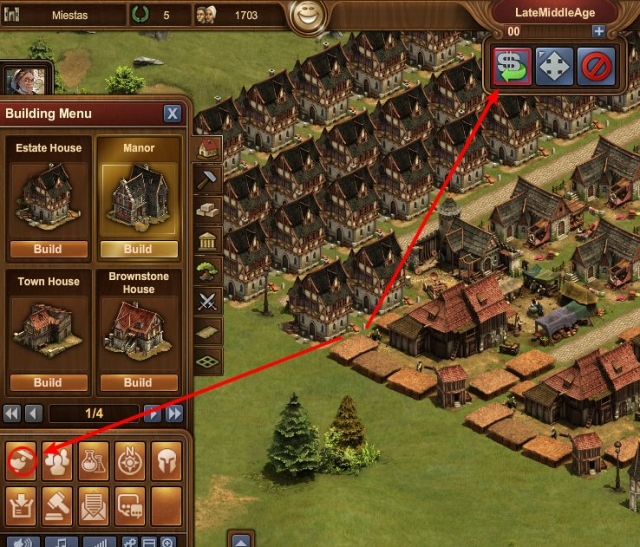
Task: Build the Brownstone House
Action: coord(138,382)
